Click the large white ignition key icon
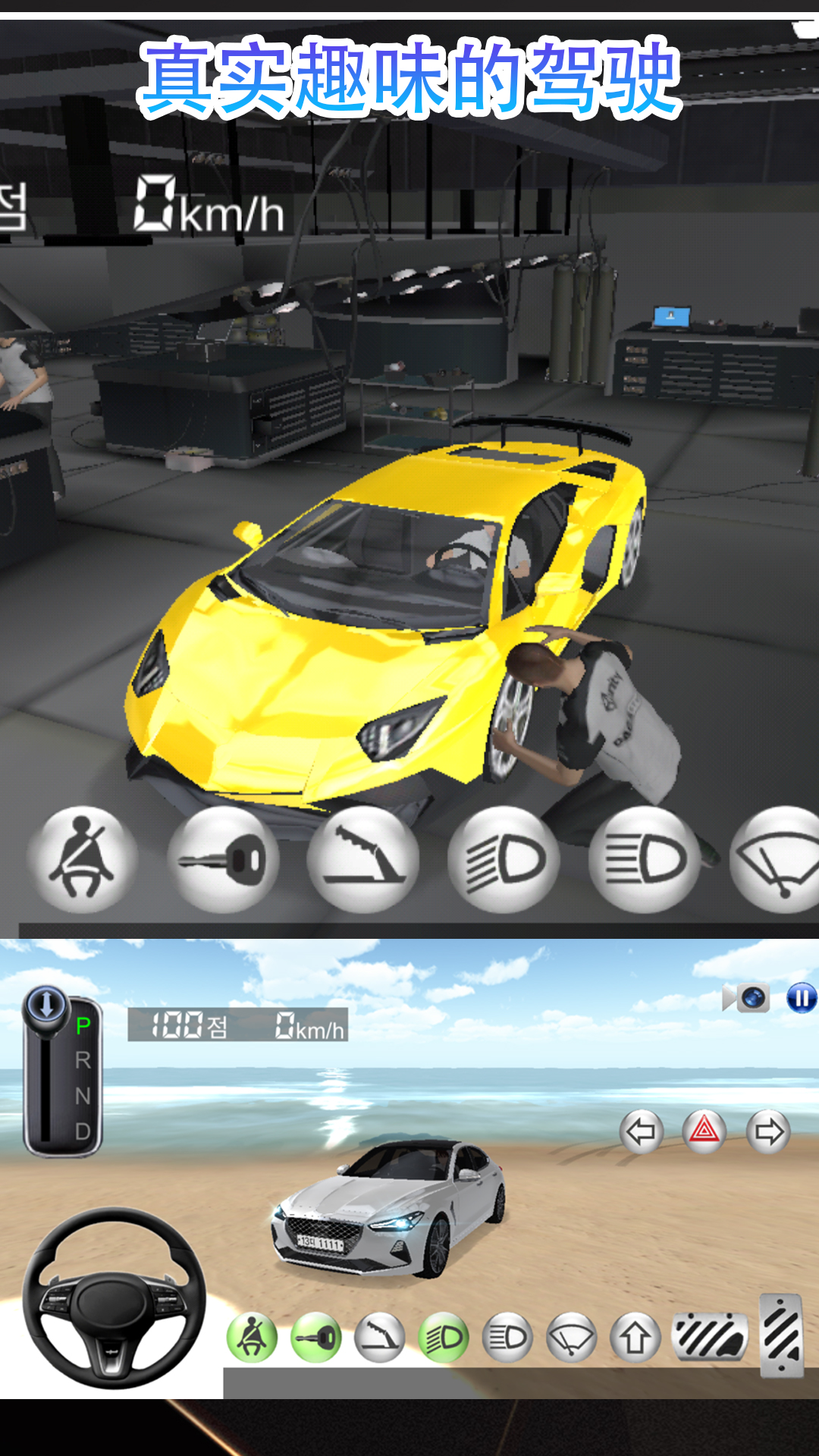The width and height of the screenshot is (819, 1456). 223,860
